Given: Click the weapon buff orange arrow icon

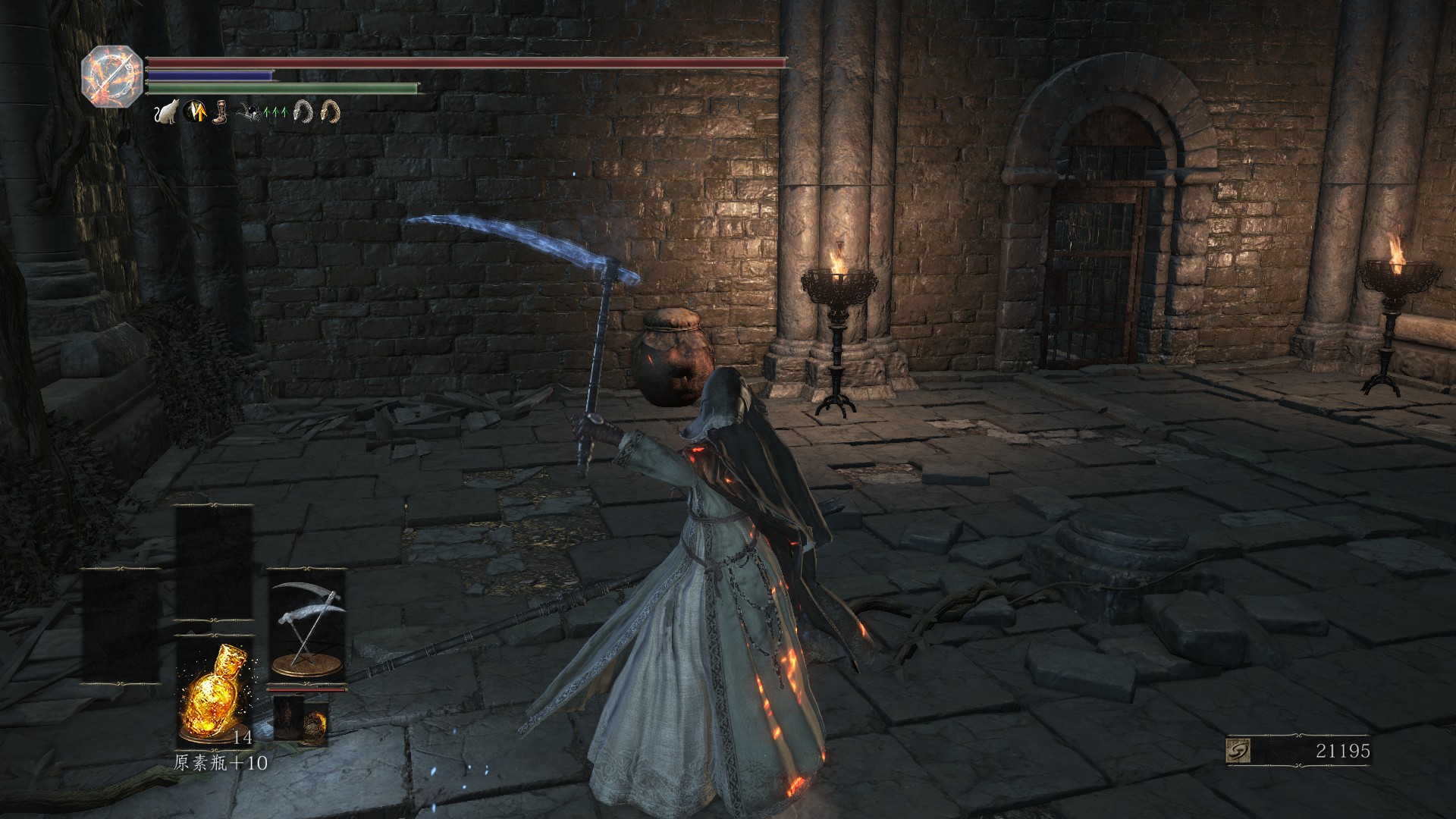Looking at the screenshot, I should (x=196, y=113).
